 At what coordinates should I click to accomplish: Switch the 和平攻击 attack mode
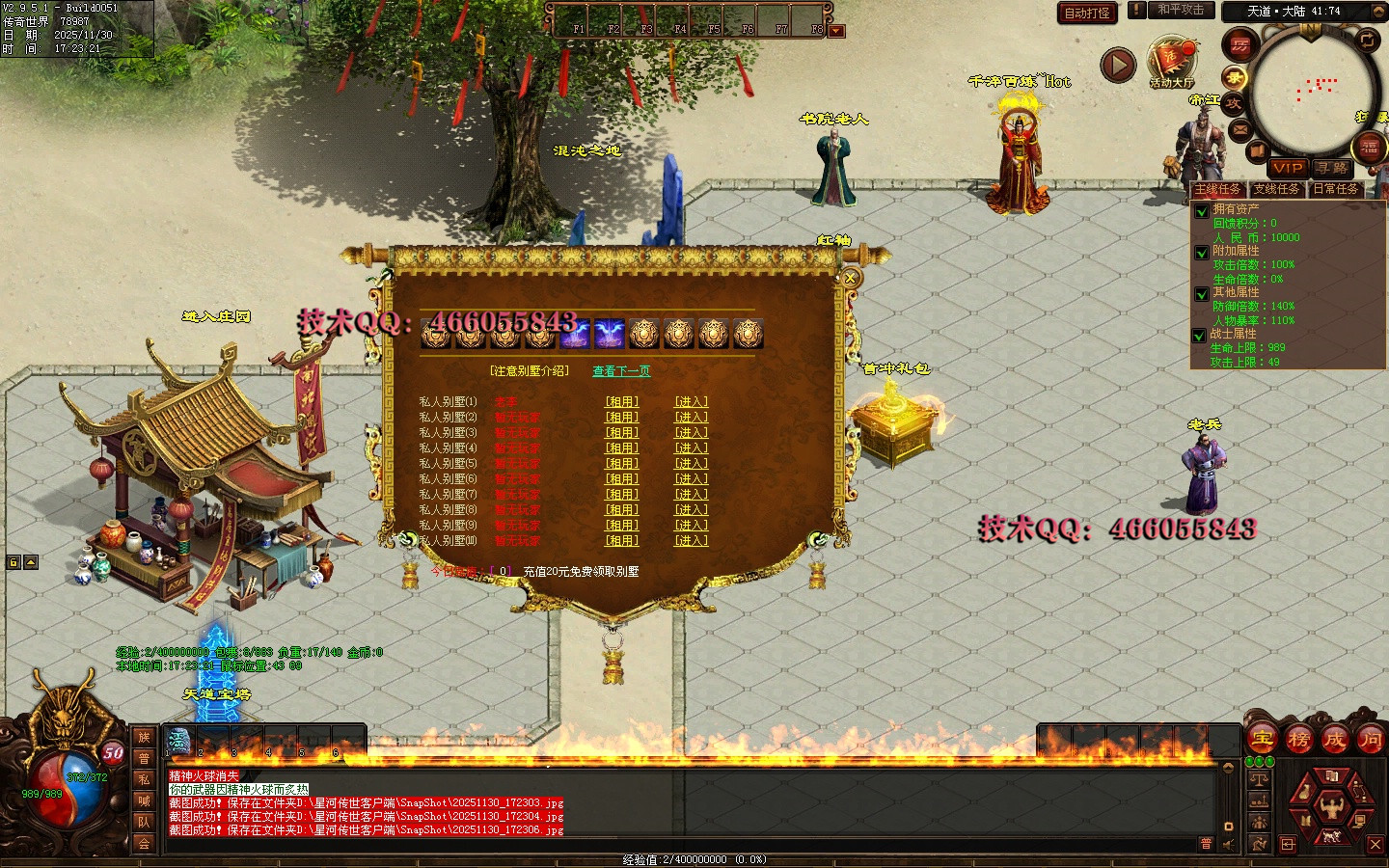tap(1181, 10)
